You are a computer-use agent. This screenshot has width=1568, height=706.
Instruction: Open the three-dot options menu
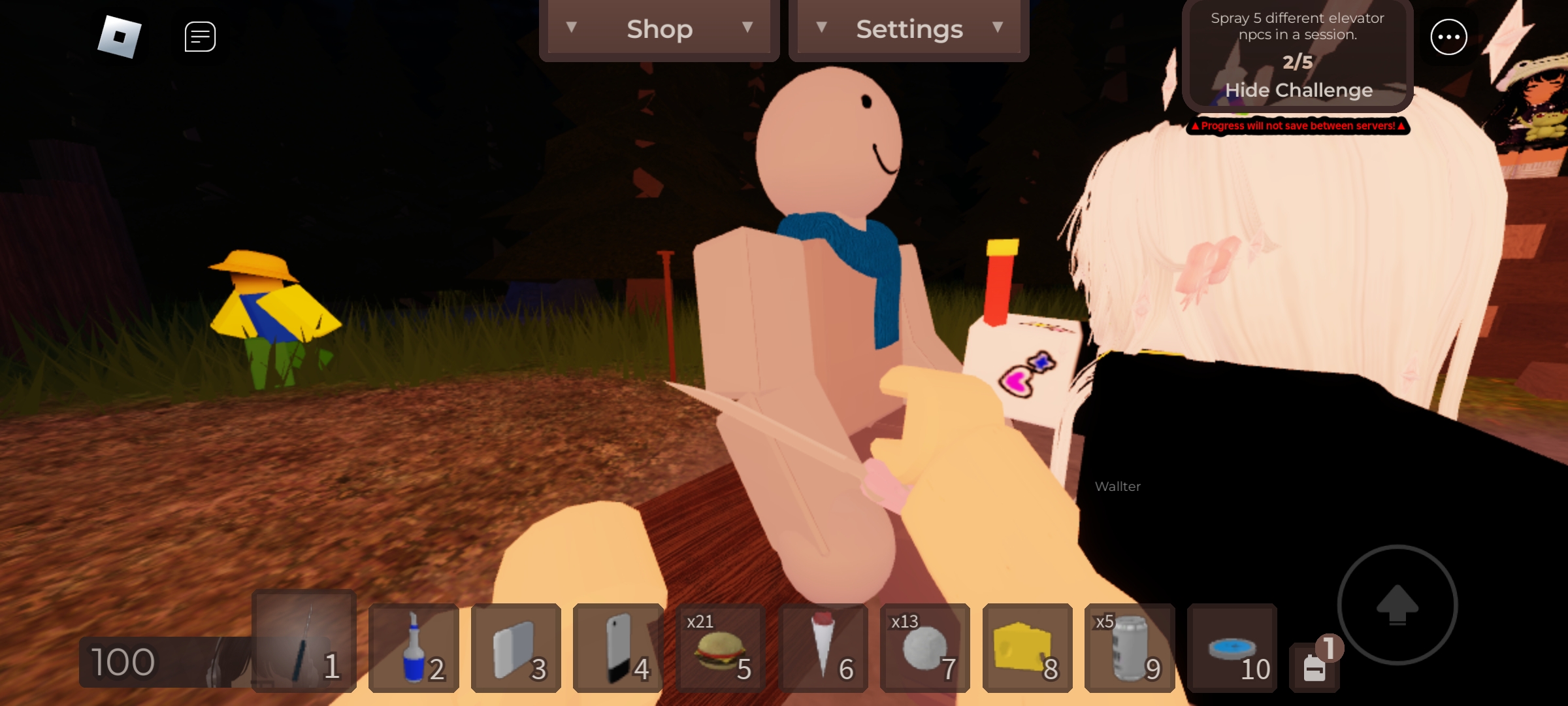coord(1448,37)
